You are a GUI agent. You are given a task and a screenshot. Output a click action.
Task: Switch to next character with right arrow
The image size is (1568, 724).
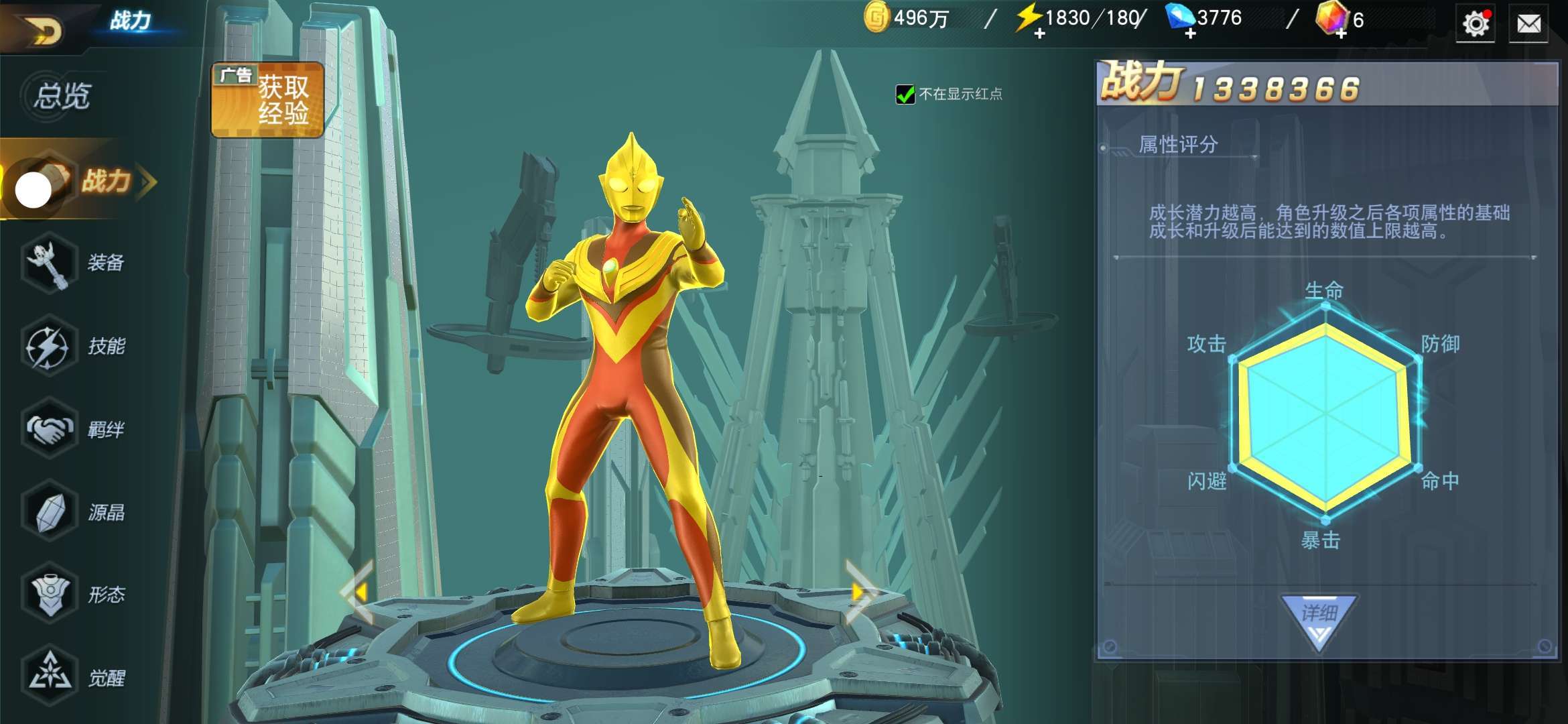pos(860,593)
